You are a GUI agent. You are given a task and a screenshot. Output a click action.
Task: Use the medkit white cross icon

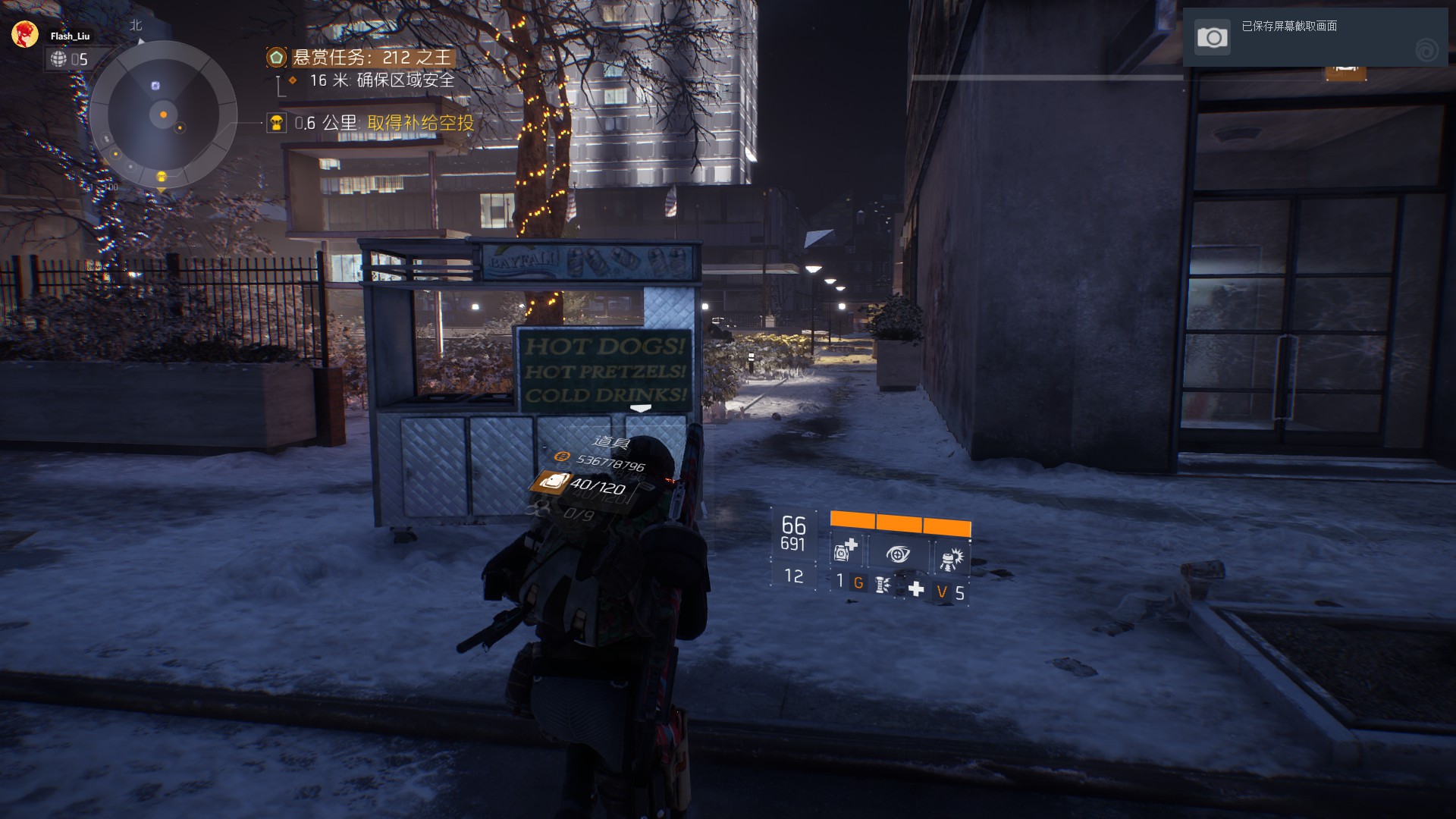tap(916, 589)
